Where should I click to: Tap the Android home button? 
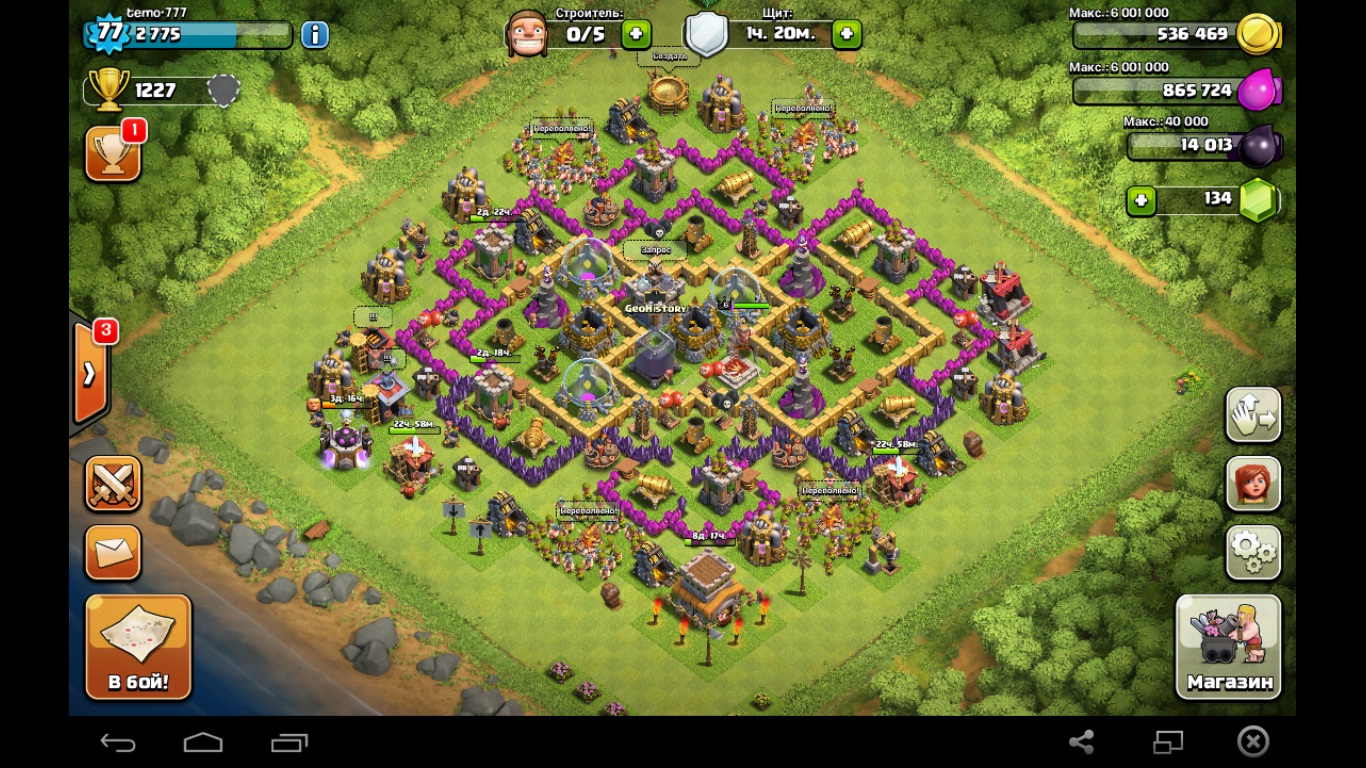point(203,742)
